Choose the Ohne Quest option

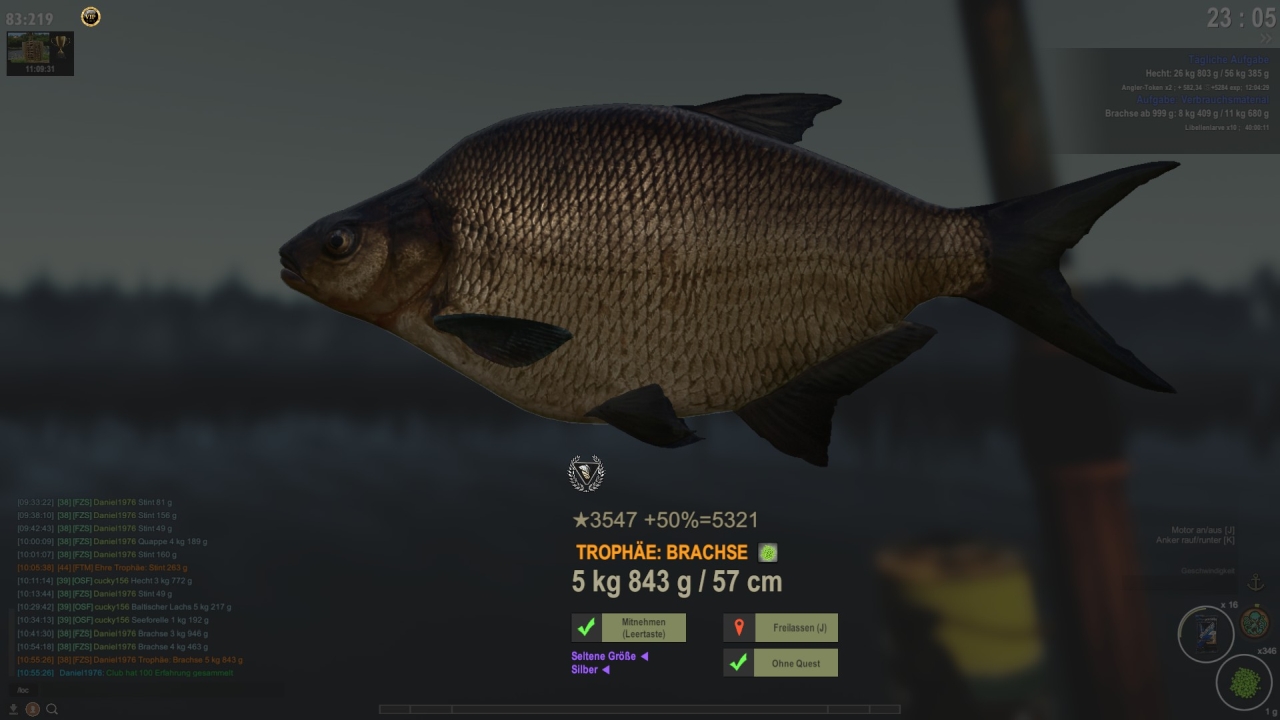[781, 663]
